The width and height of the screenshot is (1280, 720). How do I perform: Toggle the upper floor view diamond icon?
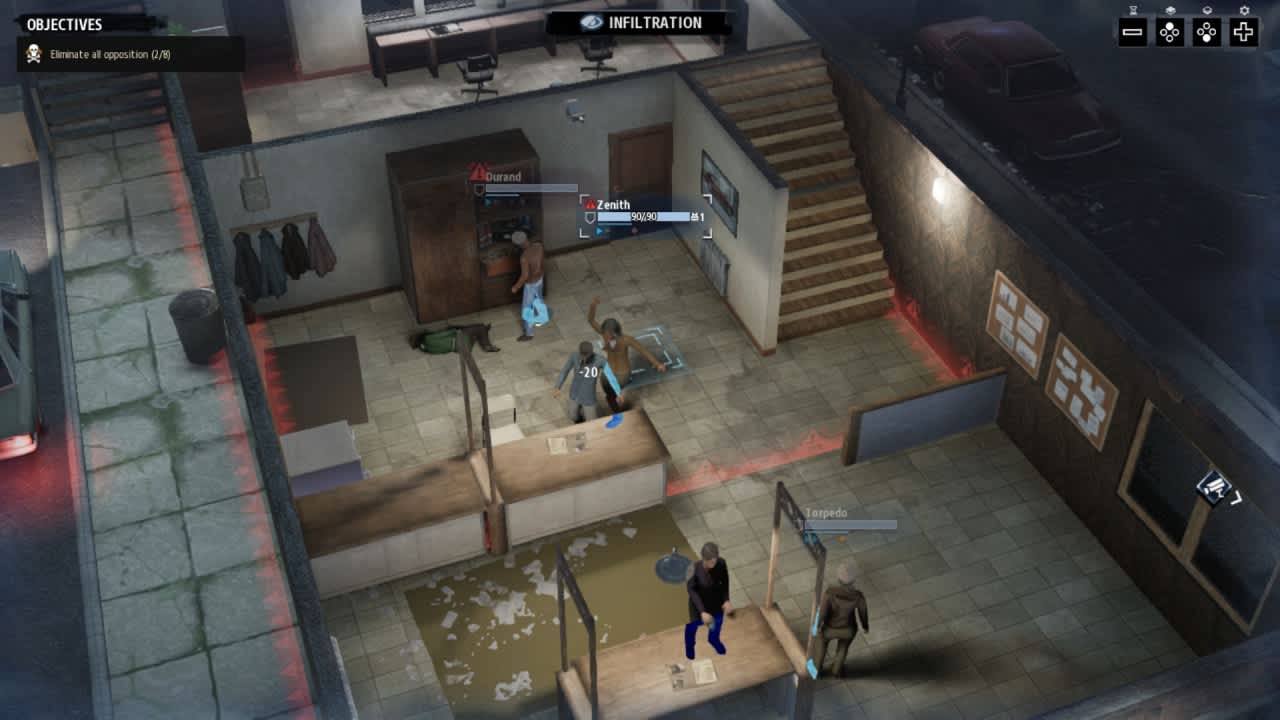tap(1172, 10)
